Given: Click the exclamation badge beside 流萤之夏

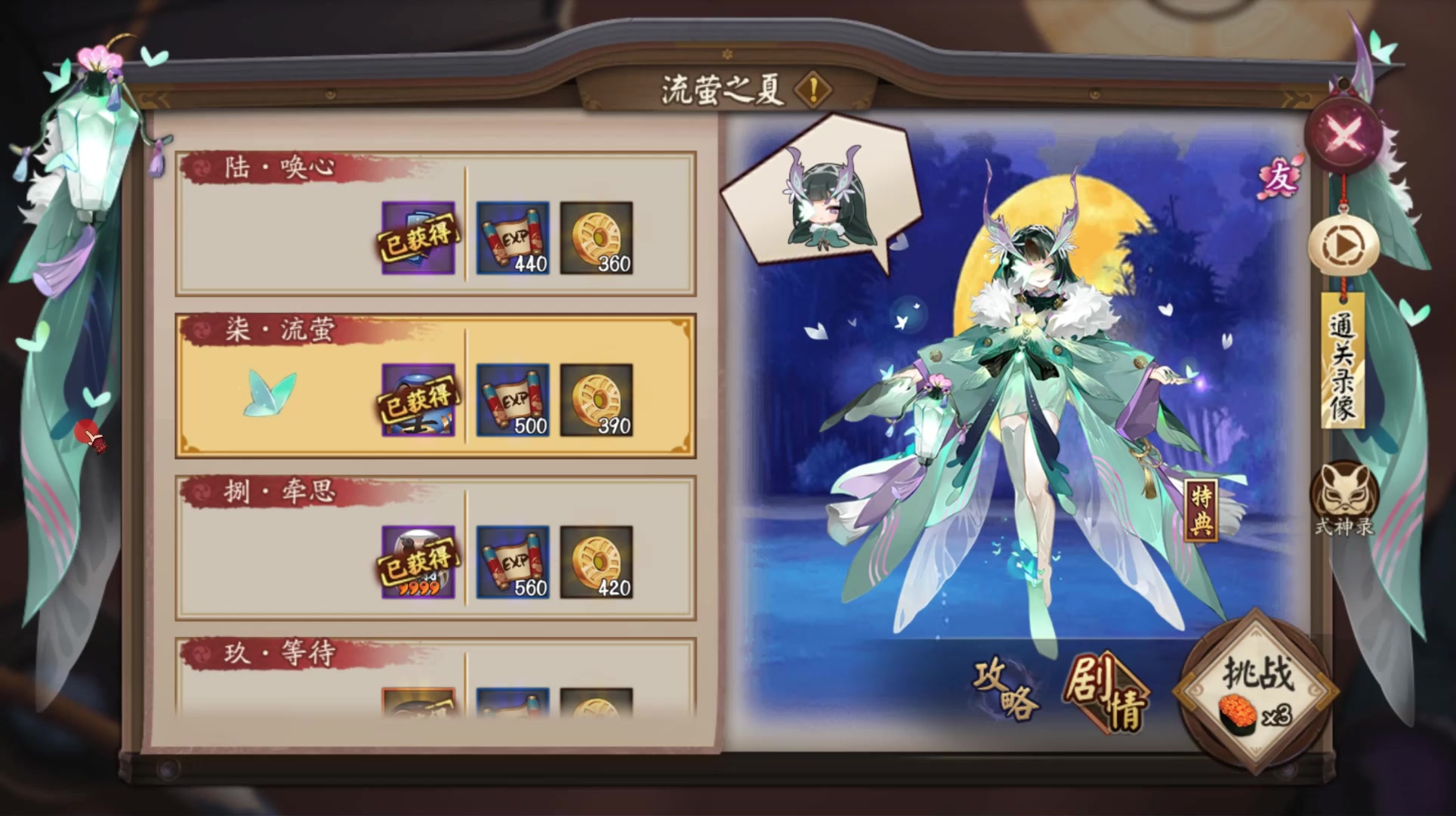Looking at the screenshot, I should [810, 90].
